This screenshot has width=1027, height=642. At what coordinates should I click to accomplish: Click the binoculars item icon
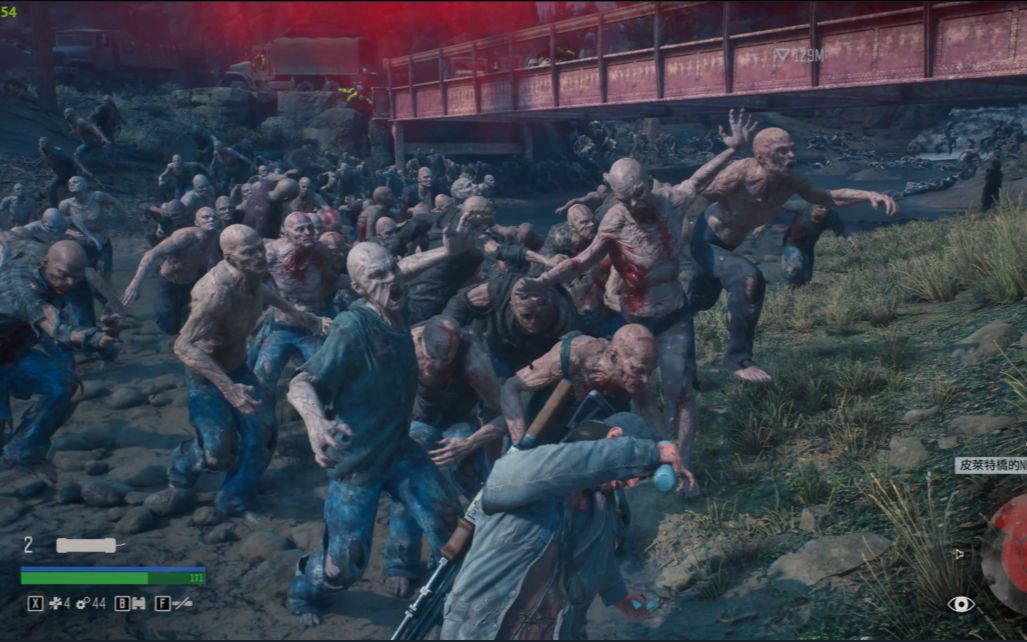coord(138,604)
